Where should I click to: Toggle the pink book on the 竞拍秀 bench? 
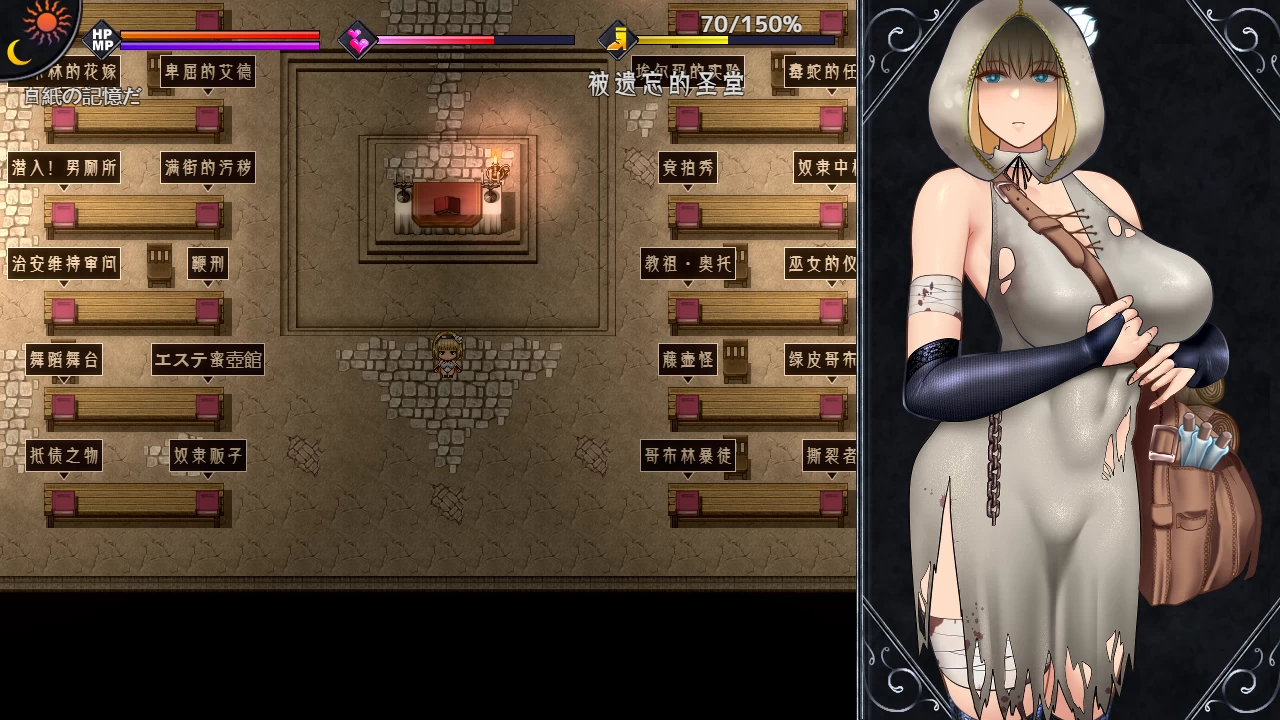[687, 213]
